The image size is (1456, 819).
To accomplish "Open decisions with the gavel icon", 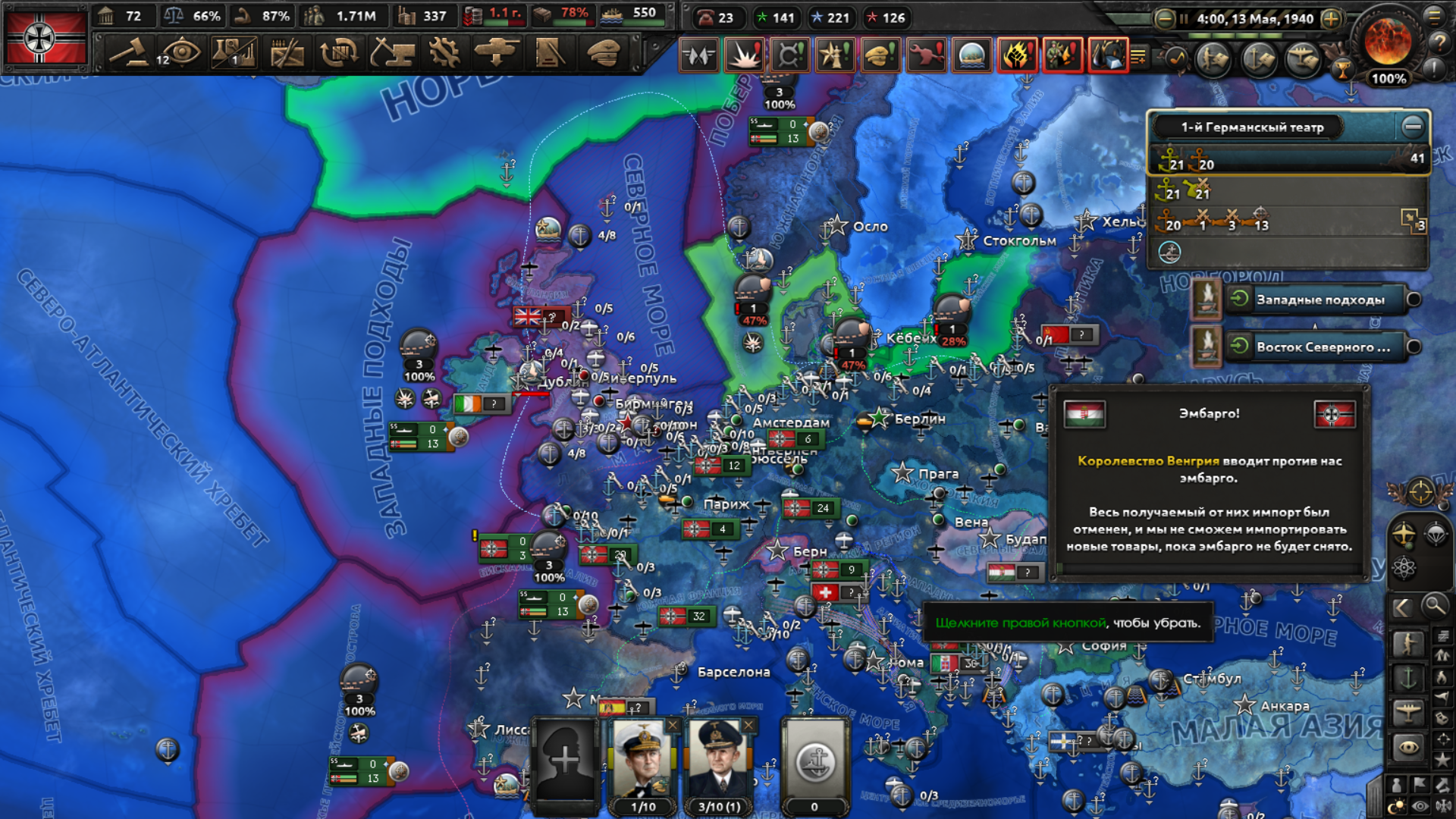I will [x=129, y=53].
